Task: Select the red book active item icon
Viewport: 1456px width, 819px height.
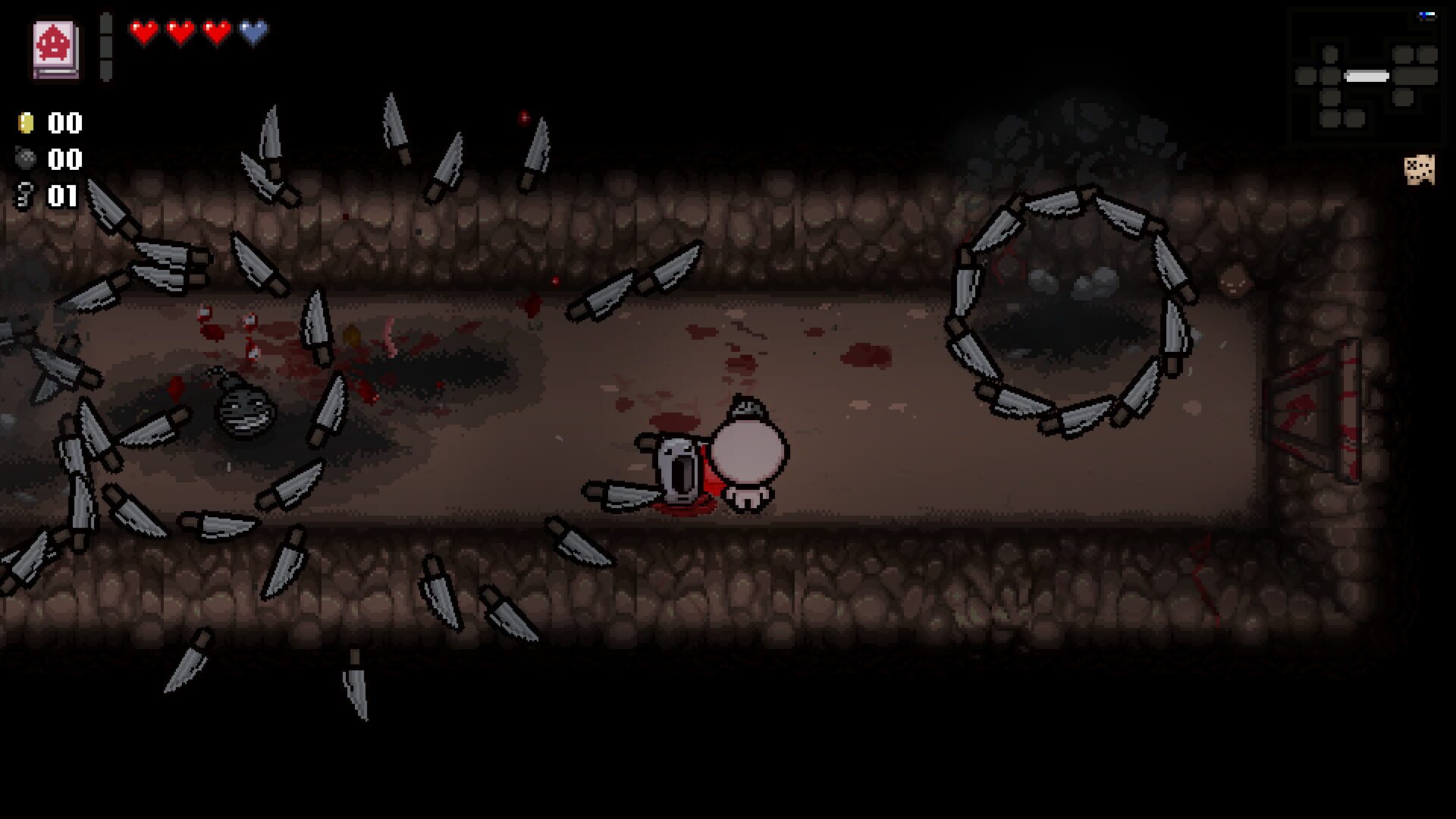Action: [55, 47]
